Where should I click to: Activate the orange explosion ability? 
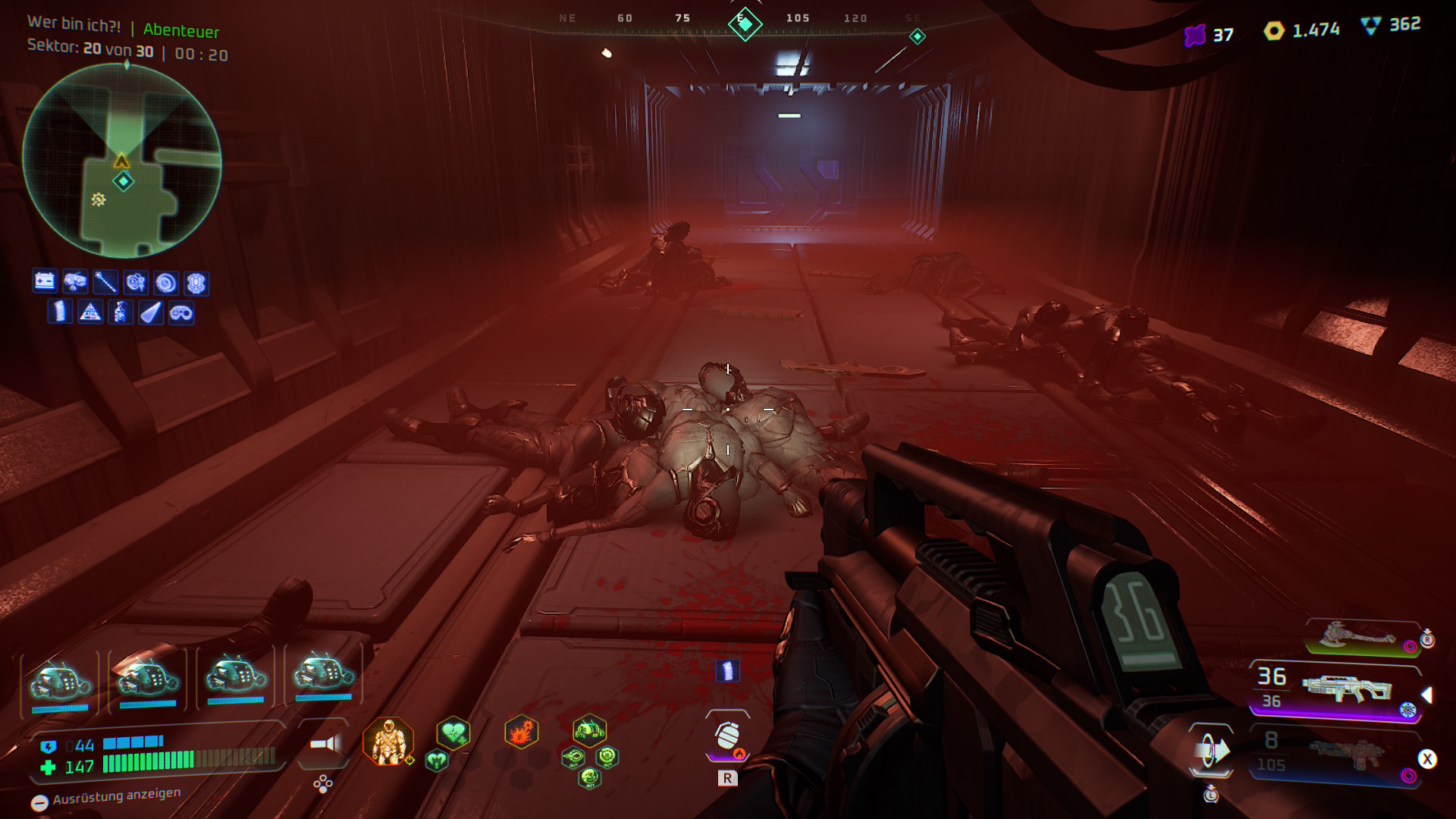click(x=522, y=733)
